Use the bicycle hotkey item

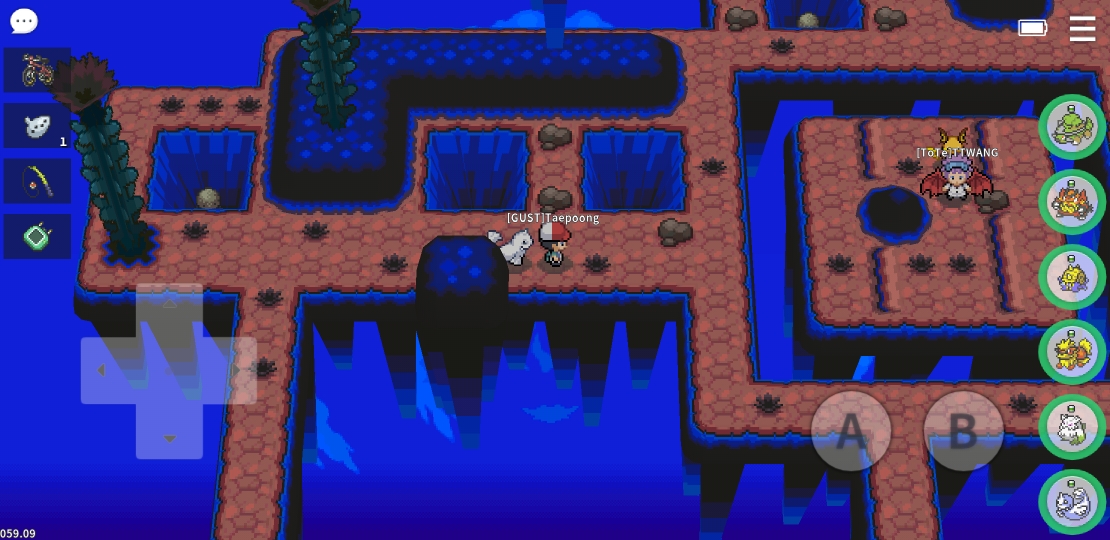37,70
